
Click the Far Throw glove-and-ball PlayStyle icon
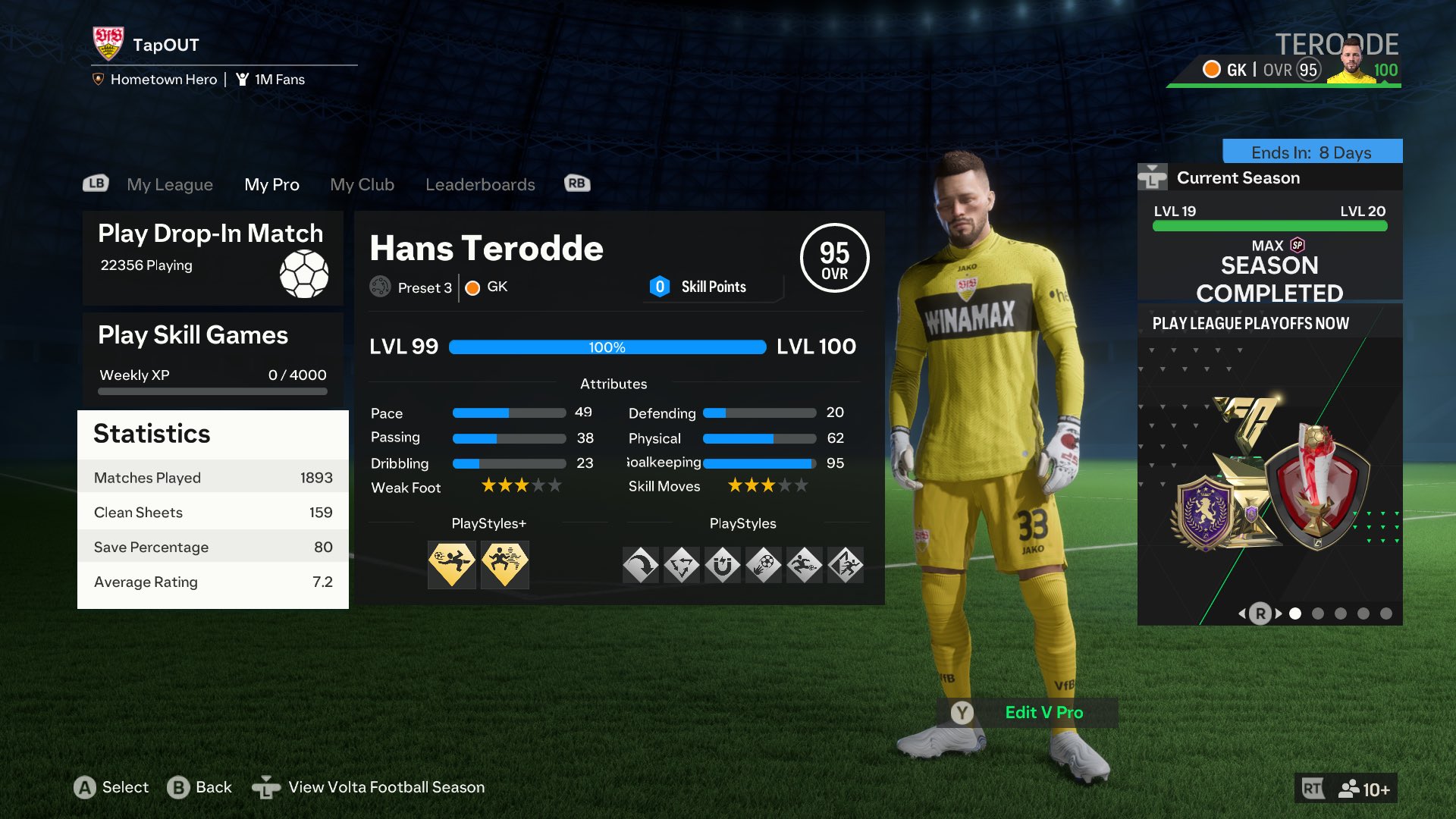click(x=764, y=565)
